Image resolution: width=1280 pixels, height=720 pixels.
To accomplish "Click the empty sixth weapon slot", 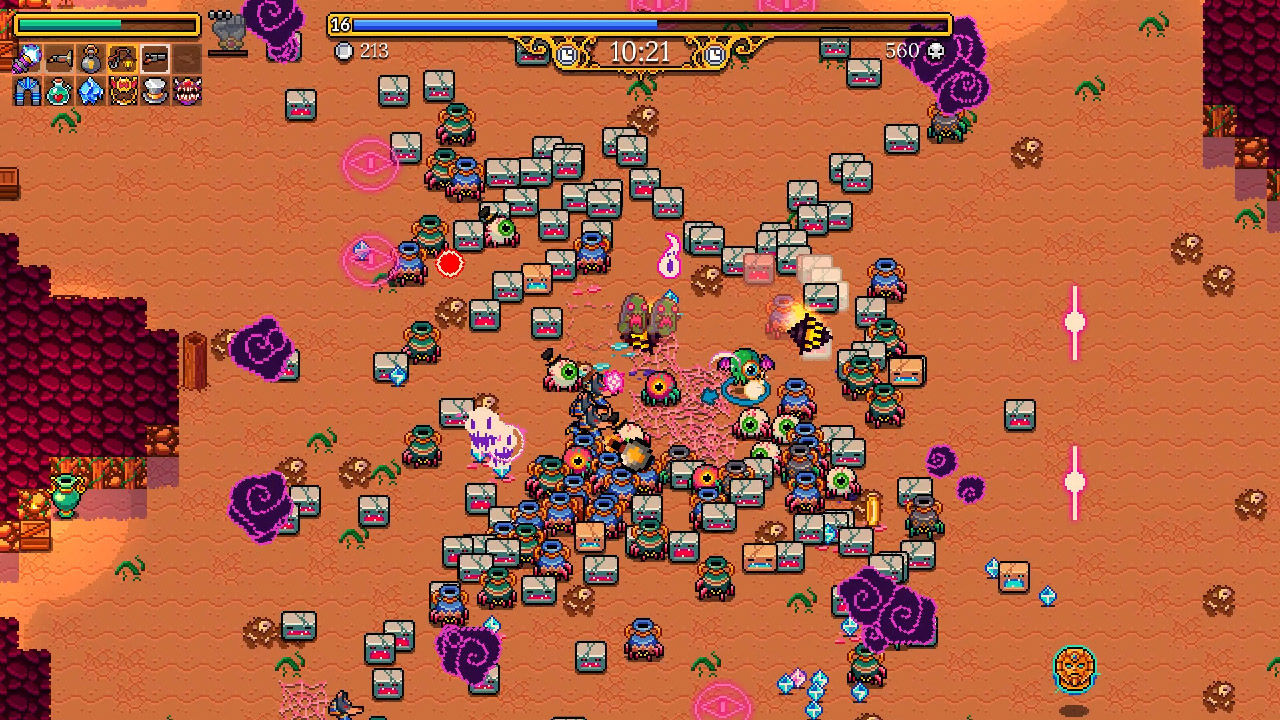I will [186, 58].
